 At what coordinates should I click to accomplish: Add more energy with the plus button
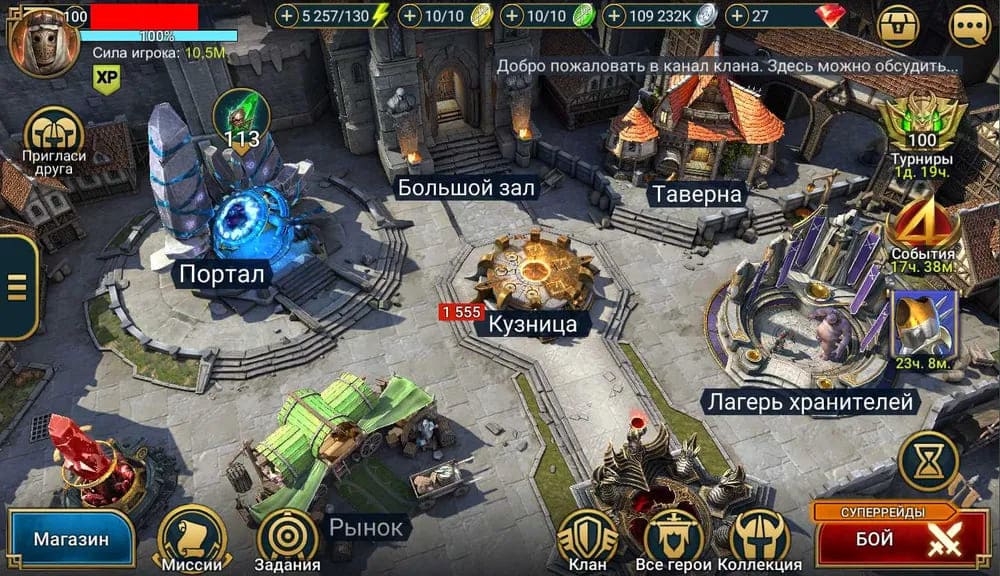tap(288, 16)
